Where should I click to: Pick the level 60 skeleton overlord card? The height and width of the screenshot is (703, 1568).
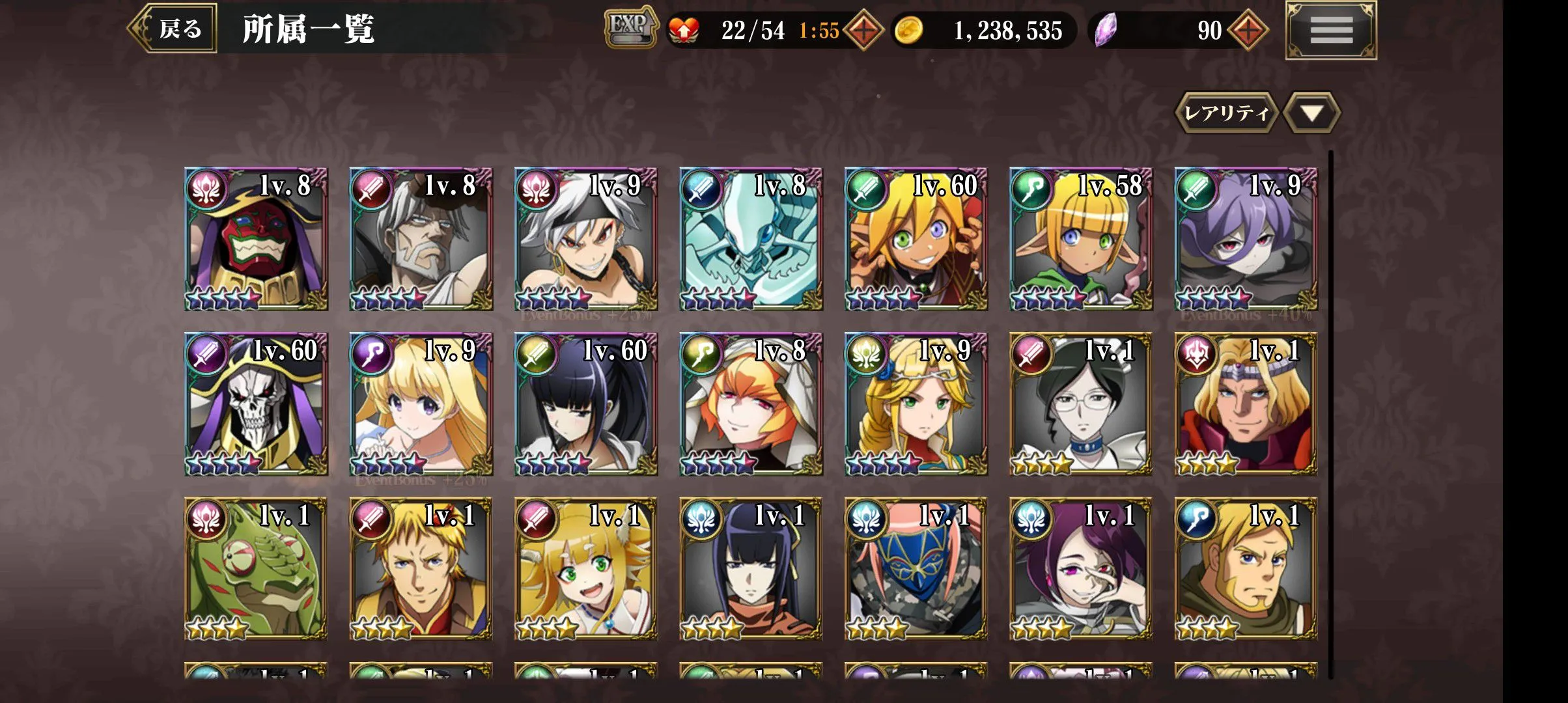pyautogui.click(x=256, y=404)
